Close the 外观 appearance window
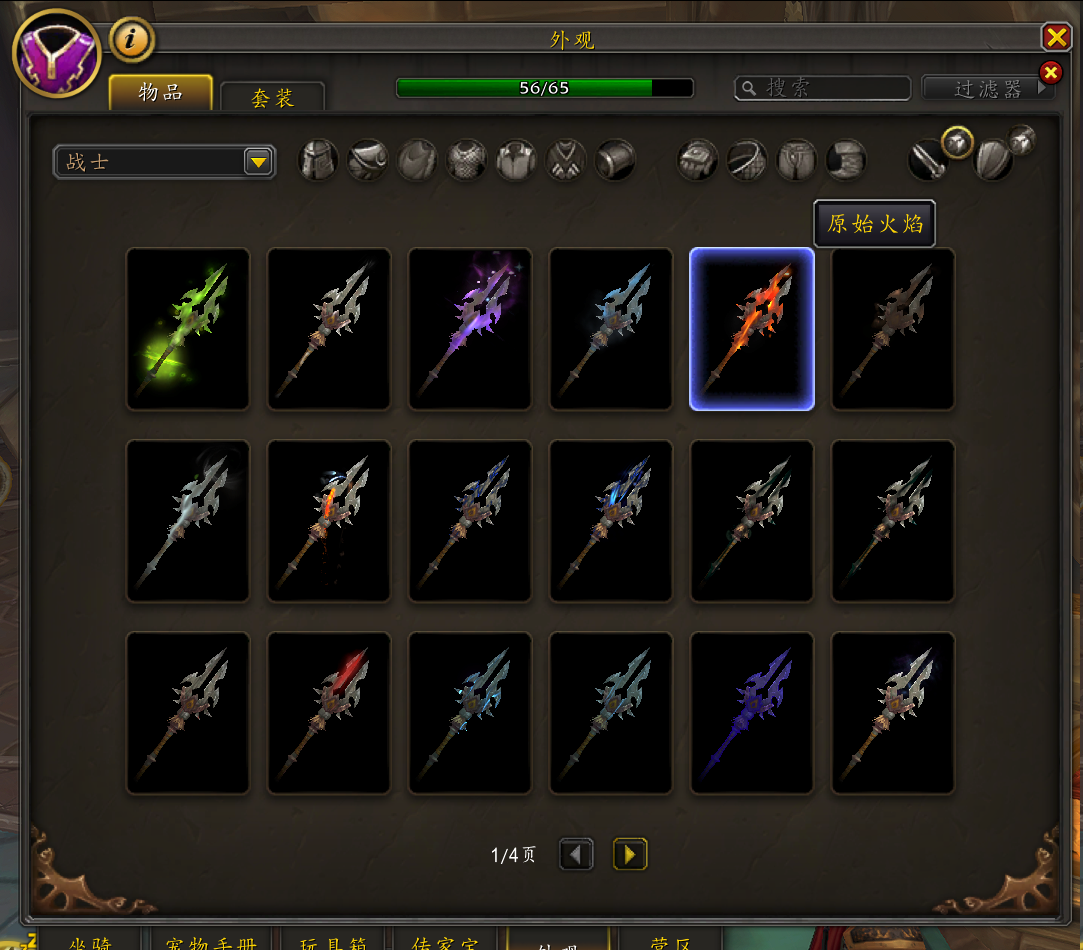Viewport: 1083px width, 950px height. [1056, 38]
